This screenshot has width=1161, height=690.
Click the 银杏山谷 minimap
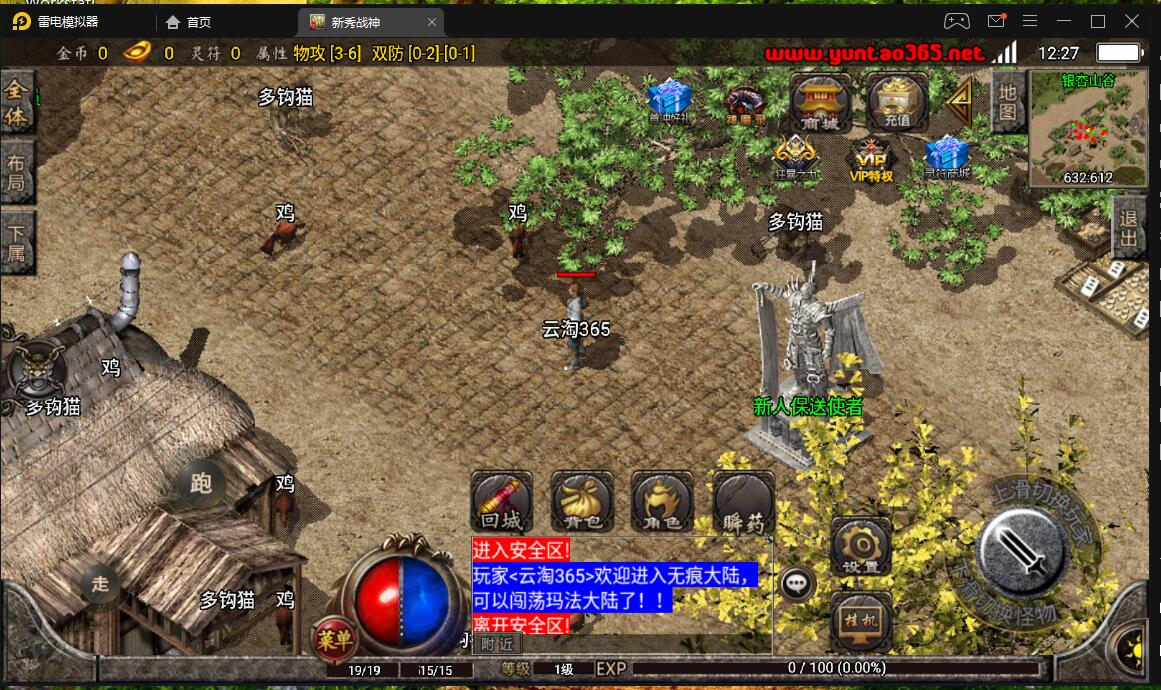[1088, 130]
